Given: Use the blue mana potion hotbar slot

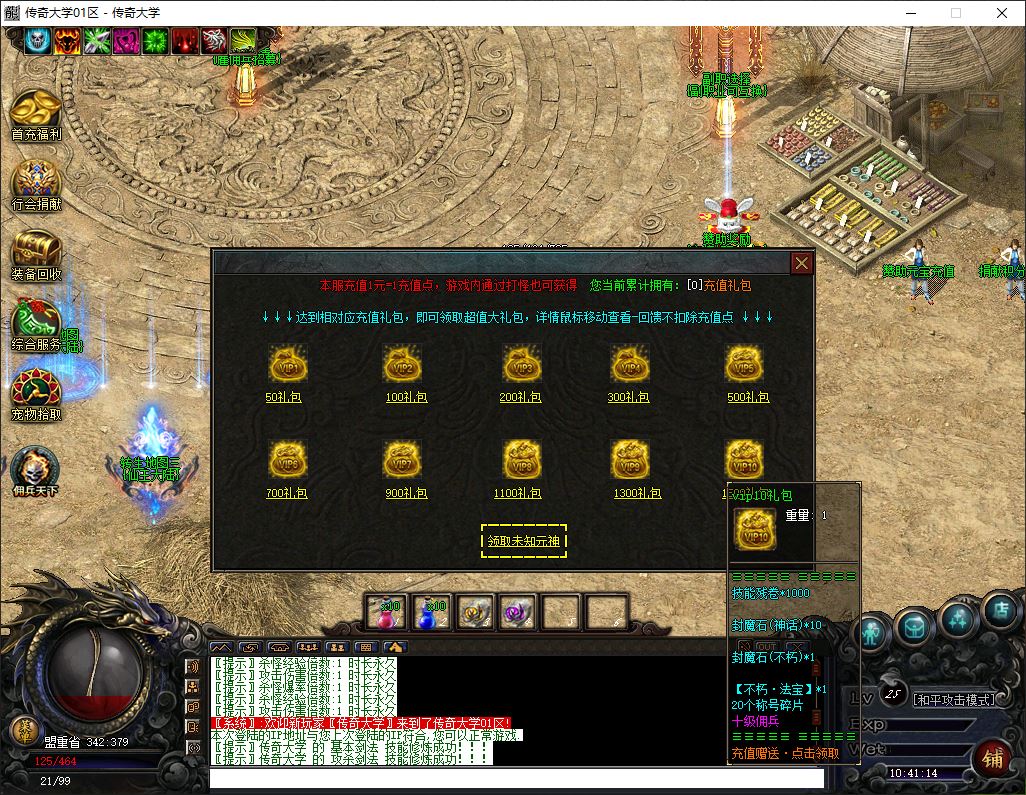Looking at the screenshot, I should 432,612.
